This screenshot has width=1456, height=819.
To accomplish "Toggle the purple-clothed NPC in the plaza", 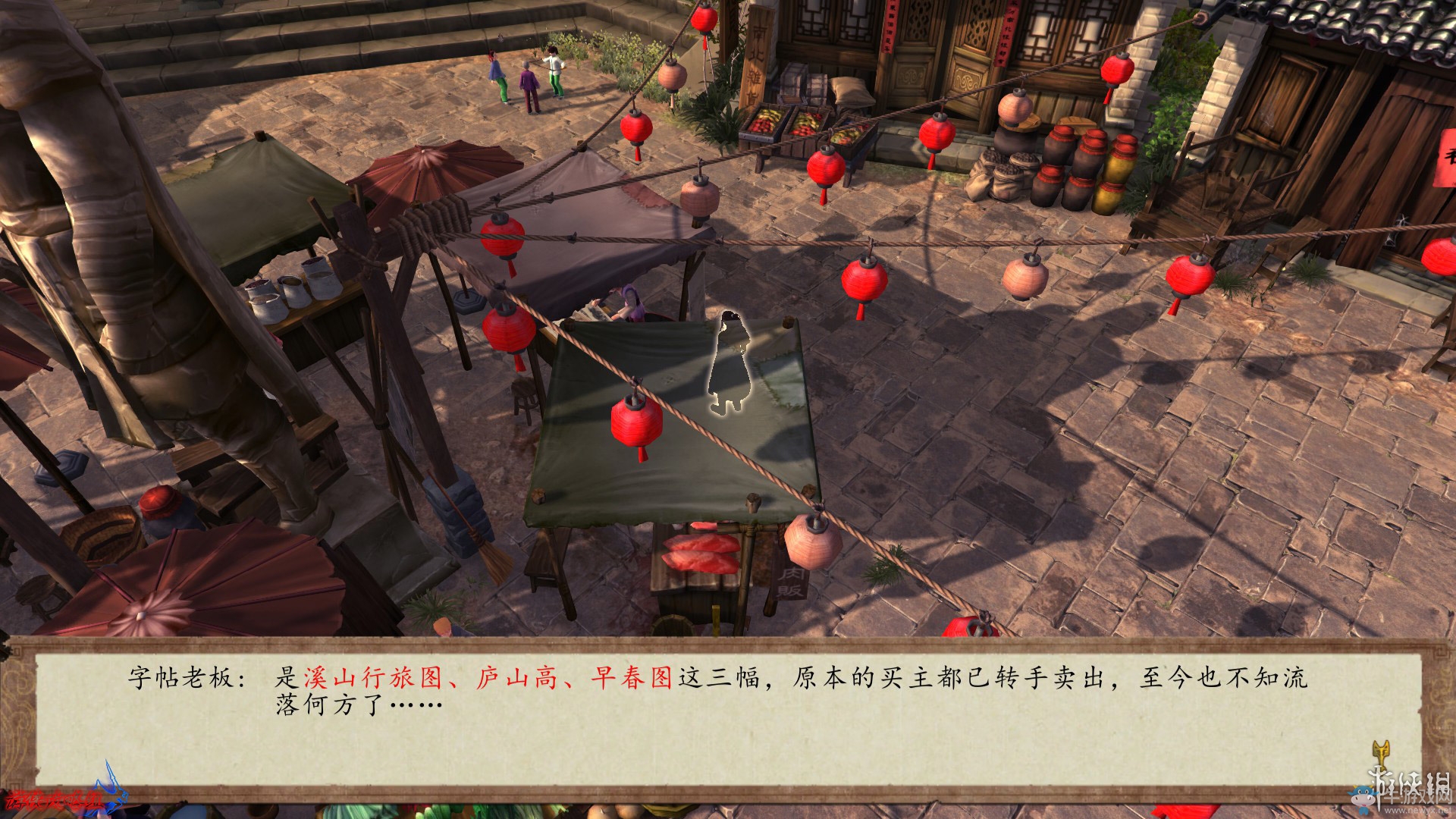I will [529, 85].
